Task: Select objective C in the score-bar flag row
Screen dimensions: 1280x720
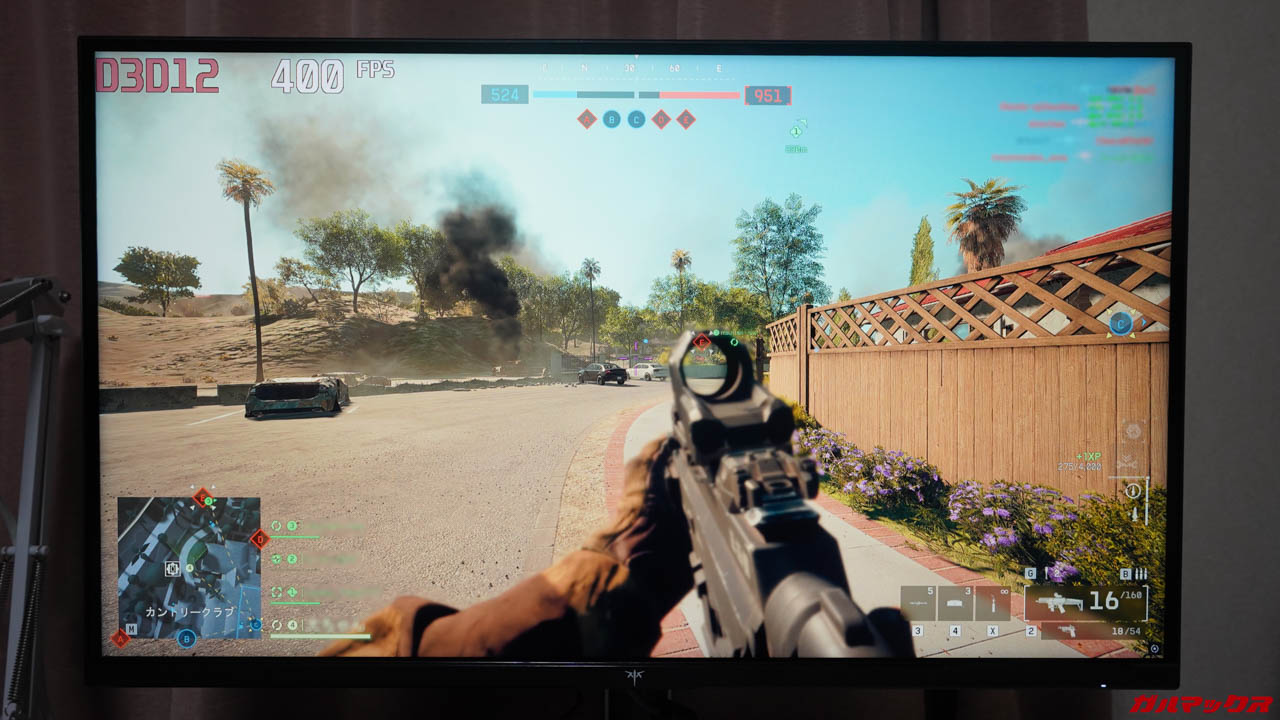Action: point(636,120)
